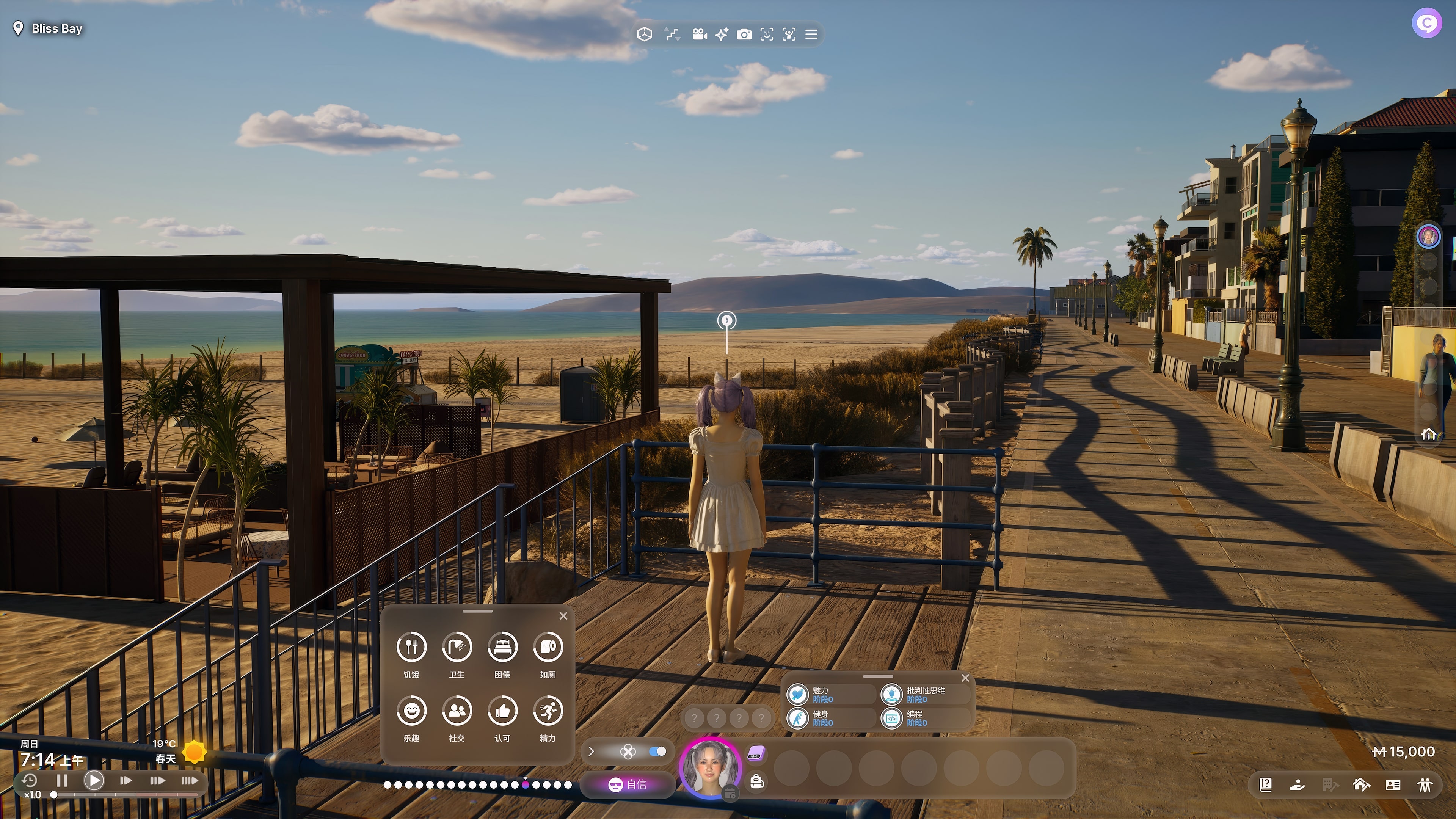Close the skills panel

965,678
